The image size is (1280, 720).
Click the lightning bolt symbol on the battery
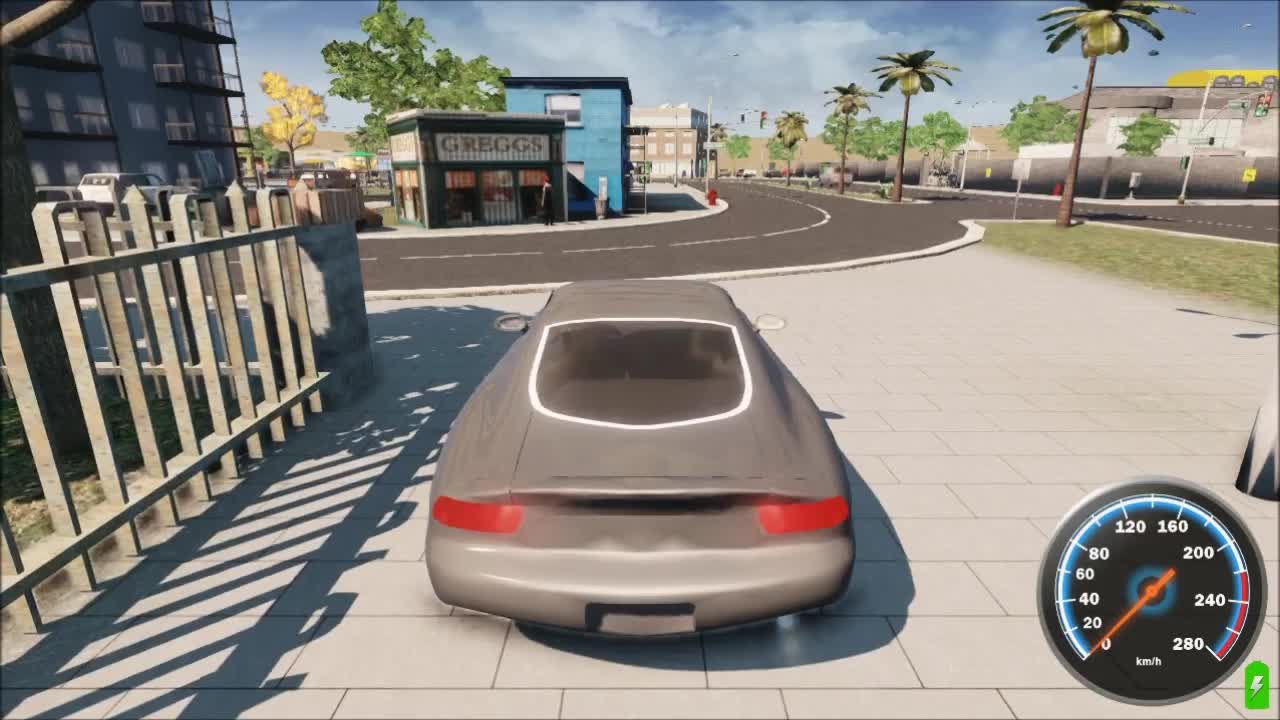point(1256,685)
